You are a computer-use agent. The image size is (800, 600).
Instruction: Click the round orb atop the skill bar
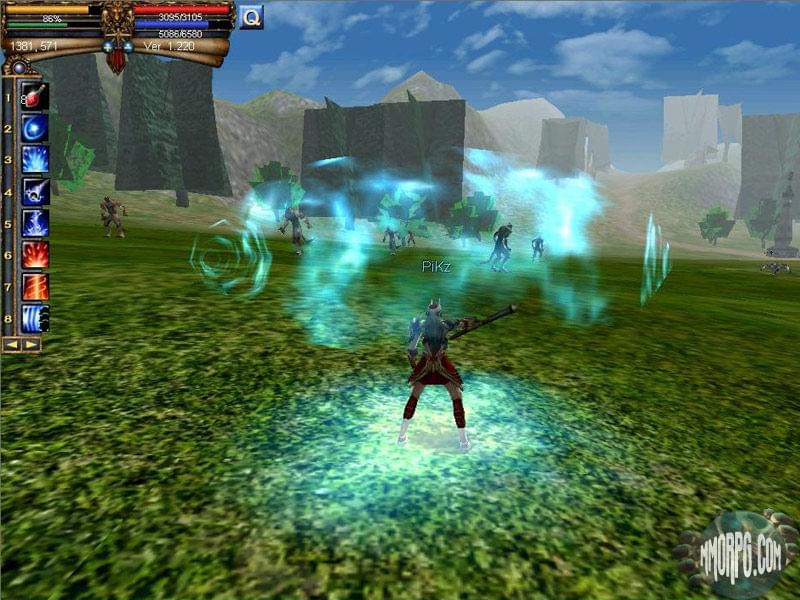point(17,68)
